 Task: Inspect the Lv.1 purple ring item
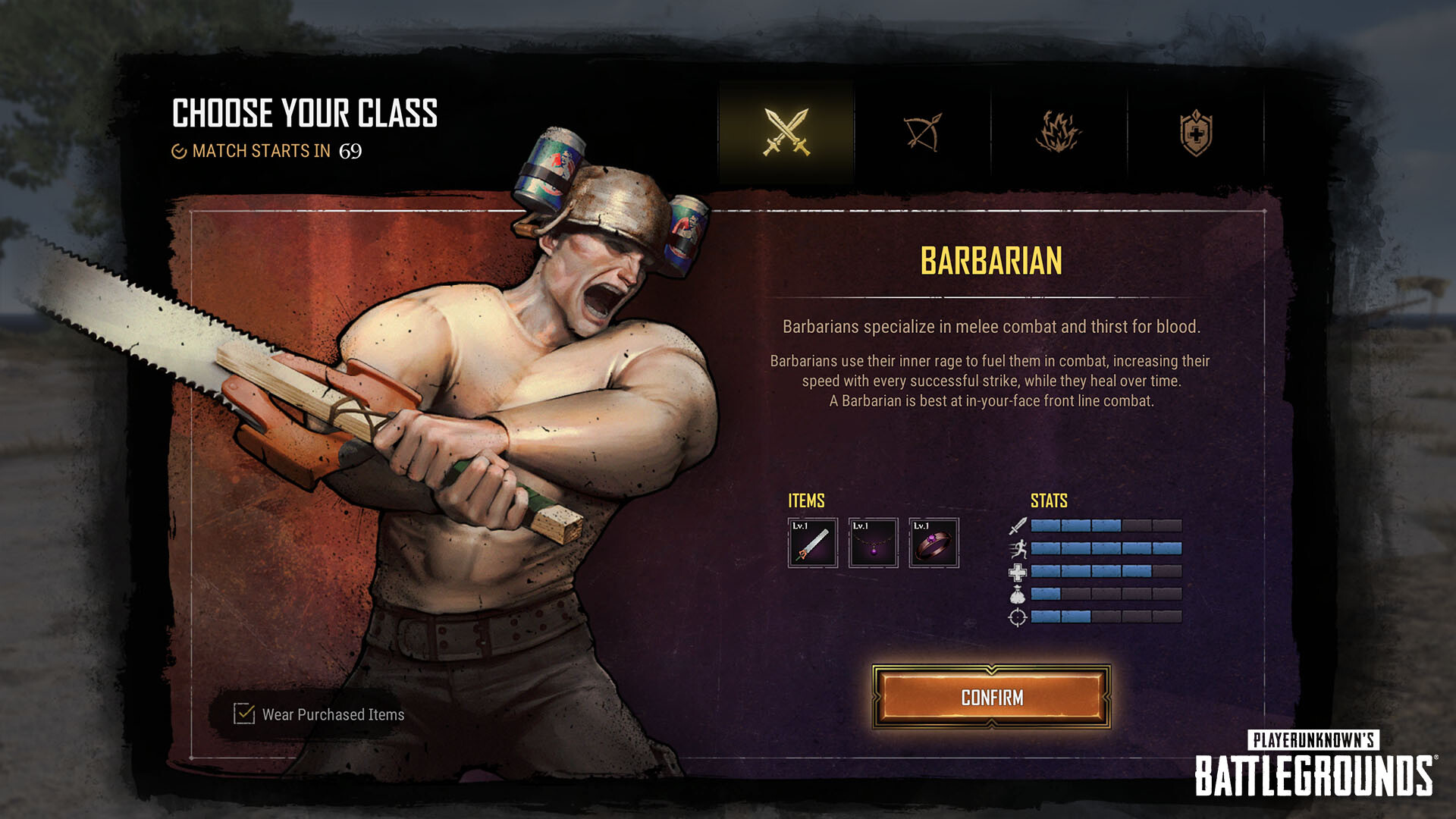(x=934, y=543)
